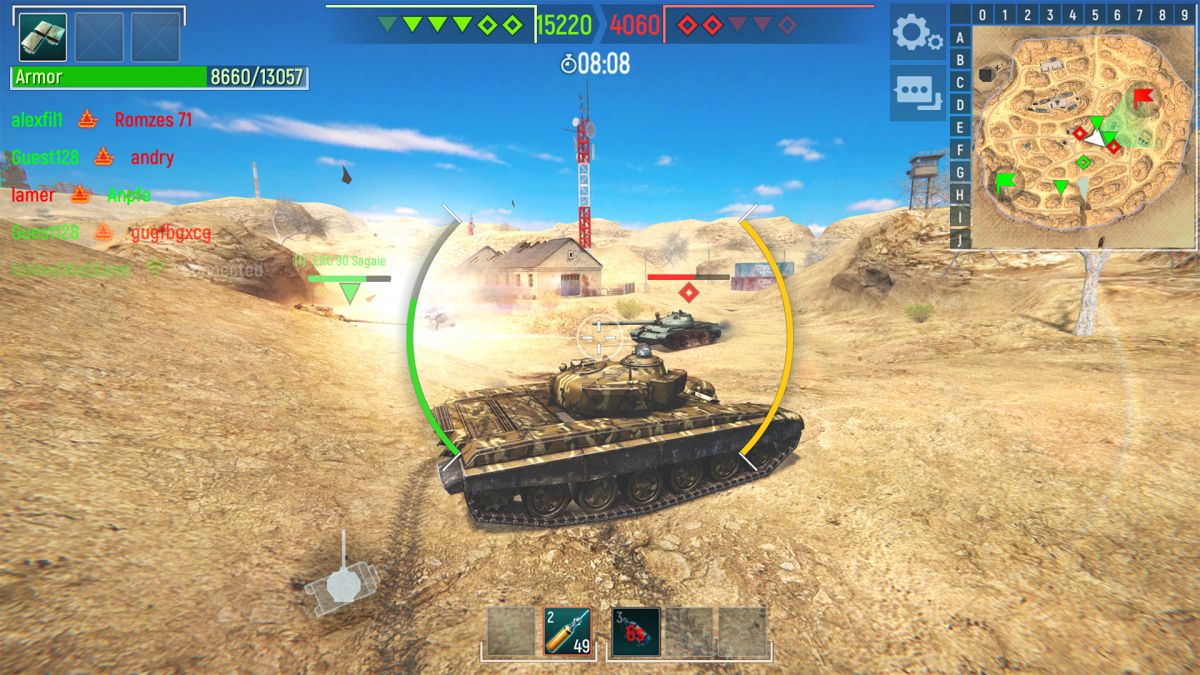Open the chat messages button

pos(917,93)
